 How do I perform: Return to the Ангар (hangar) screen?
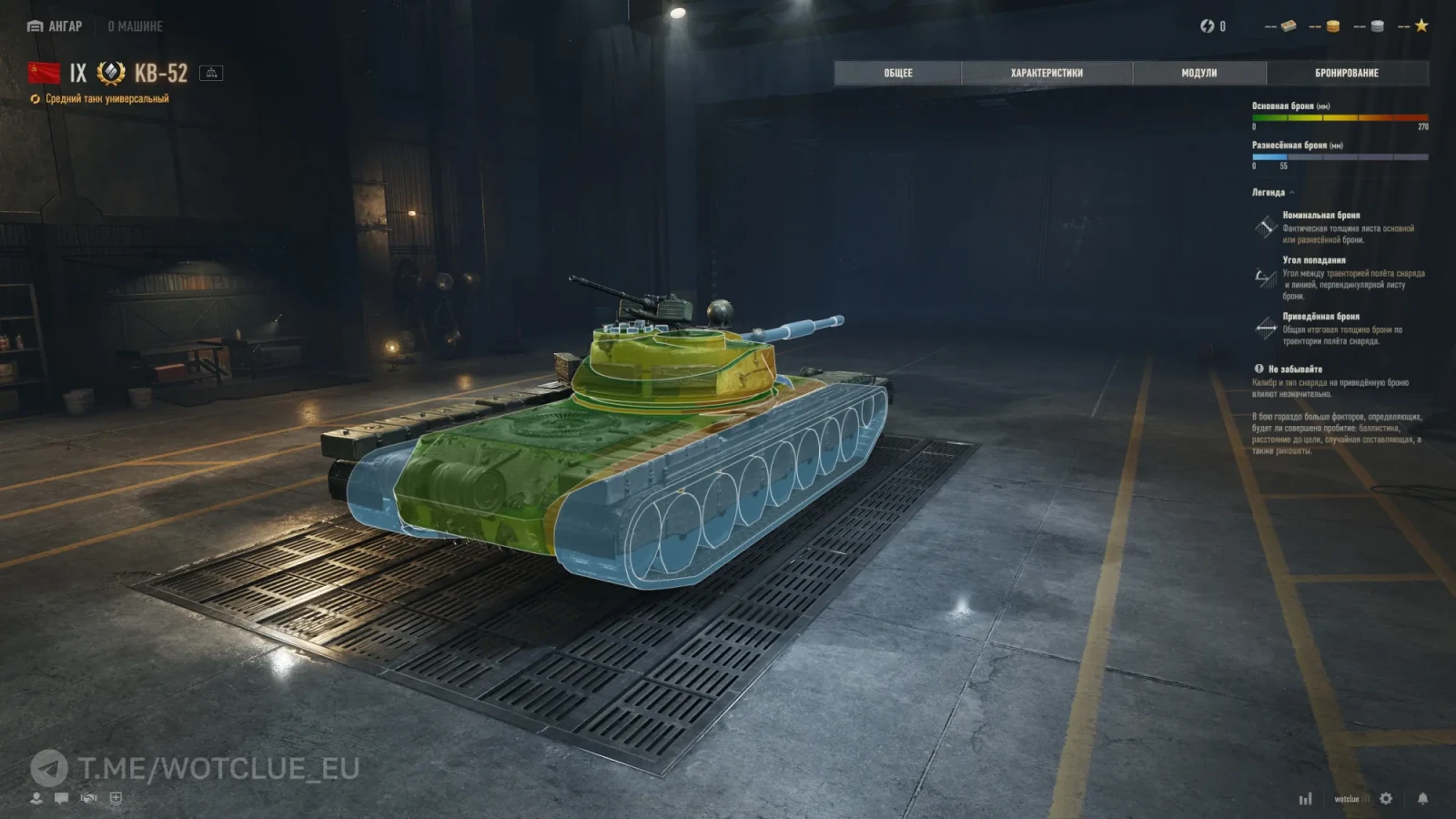tap(55, 26)
